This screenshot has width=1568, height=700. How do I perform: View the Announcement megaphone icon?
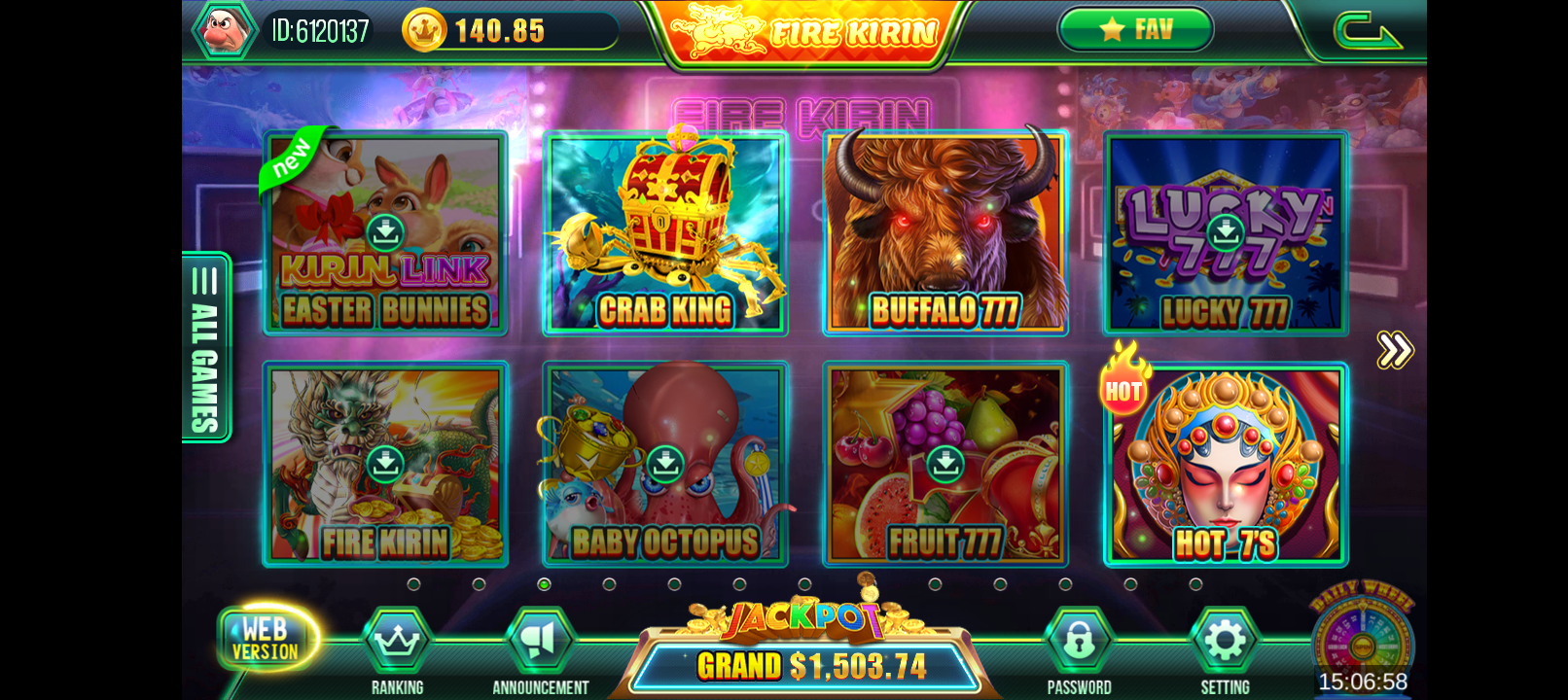pos(540,642)
